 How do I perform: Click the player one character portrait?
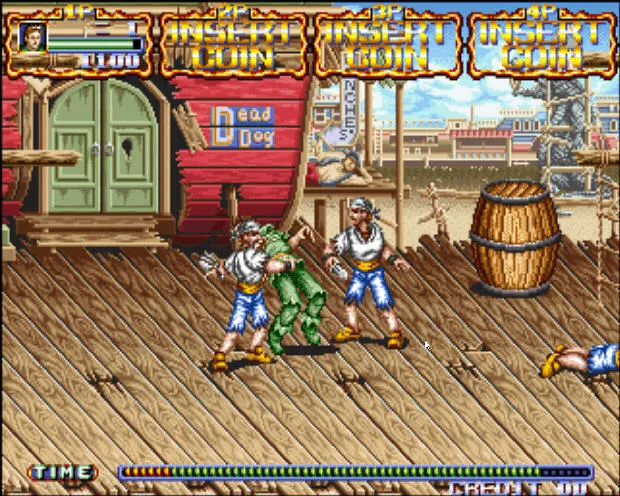point(33,38)
